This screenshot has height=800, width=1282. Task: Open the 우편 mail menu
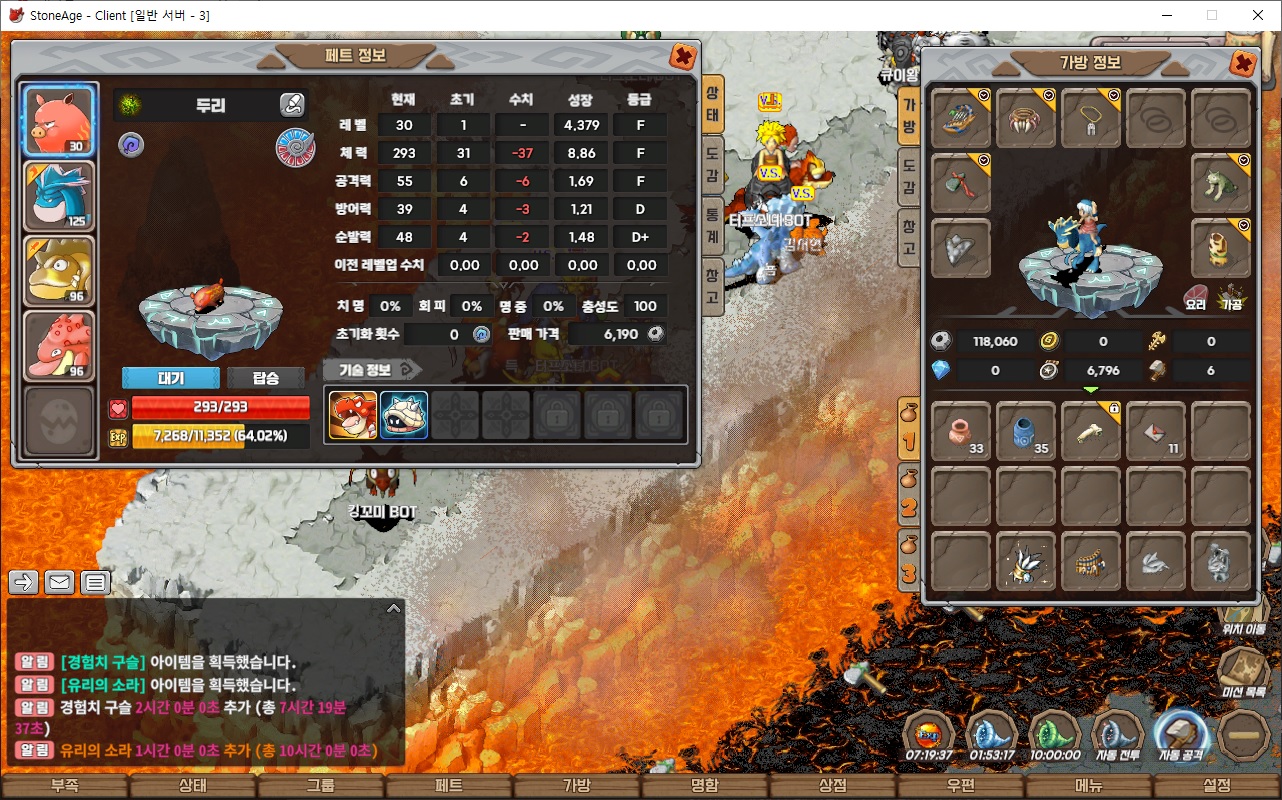[960, 786]
